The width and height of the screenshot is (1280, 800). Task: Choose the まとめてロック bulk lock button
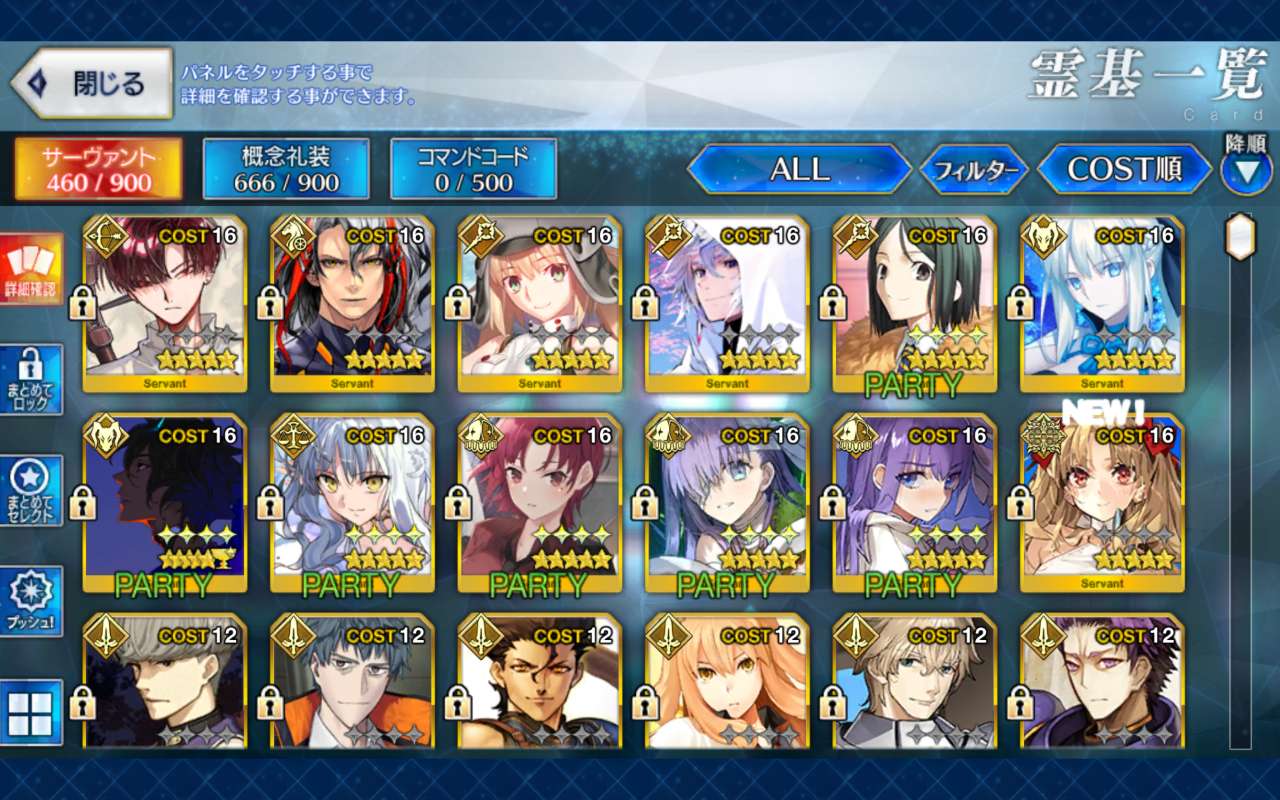pos(32,380)
